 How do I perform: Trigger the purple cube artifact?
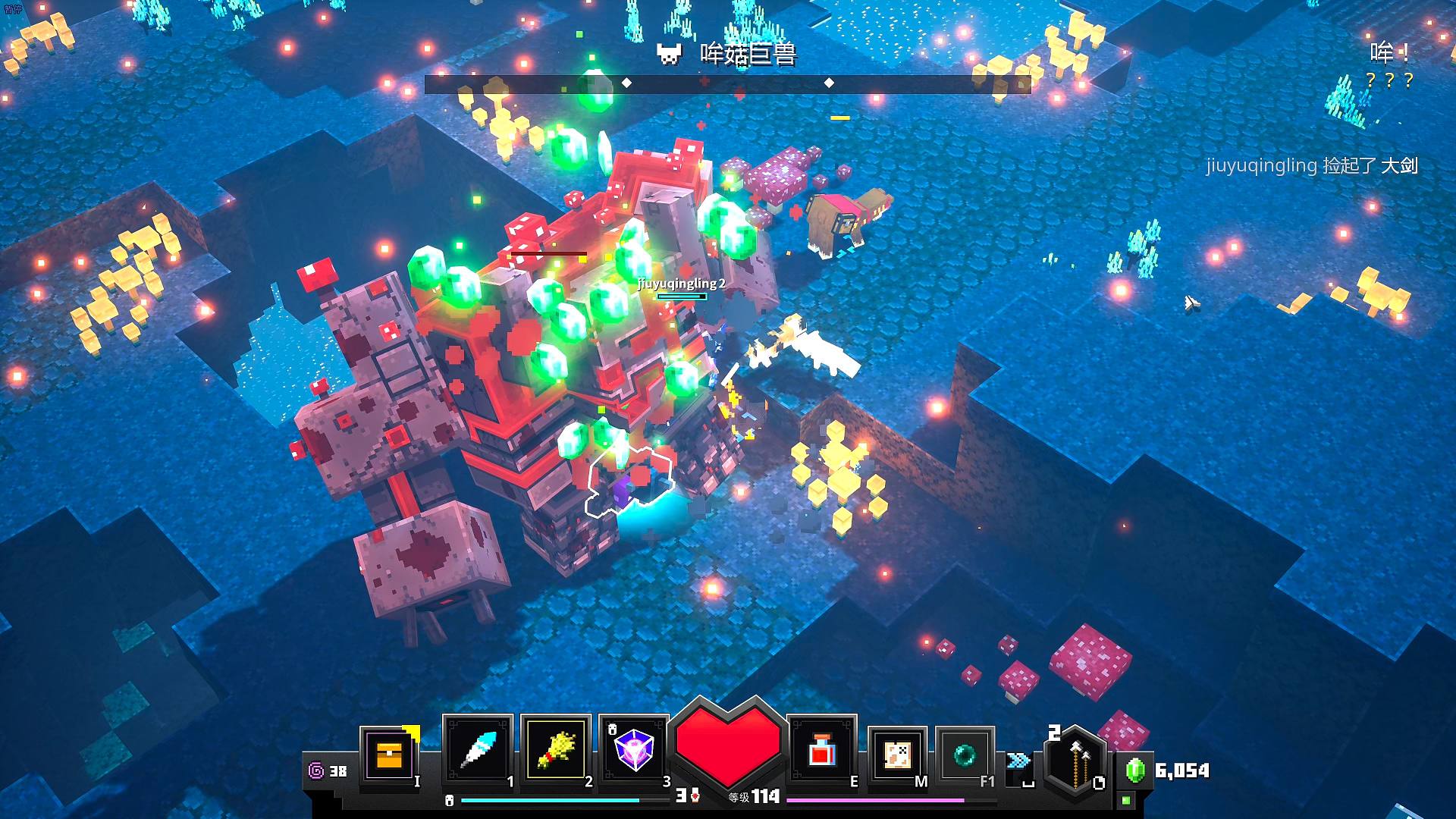(633, 751)
